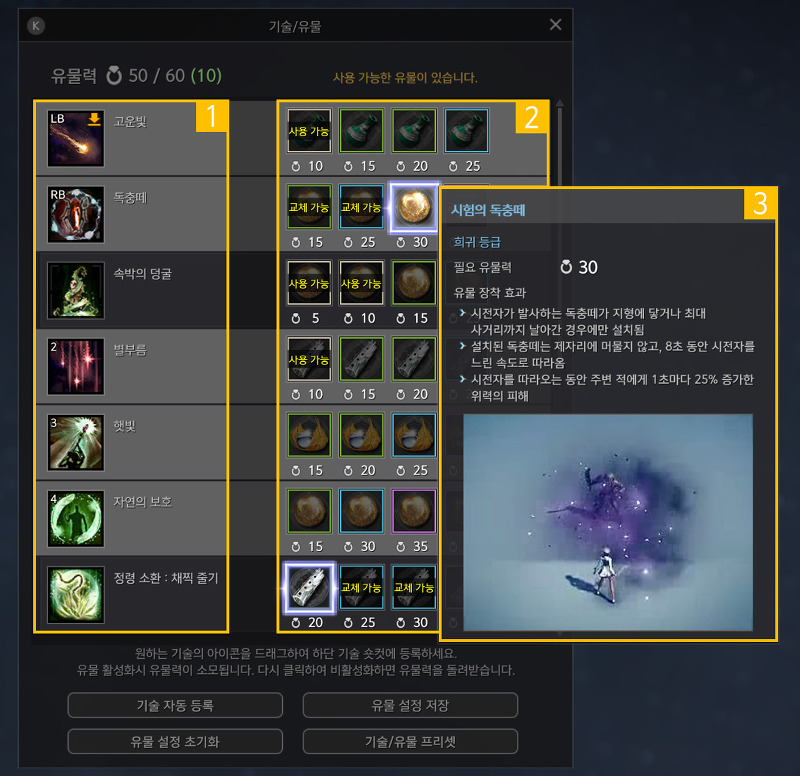The width and height of the screenshot is (800, 776).
Task: Activate the 고운빛 relic costing 10
Action: click(x=308, y=131)
